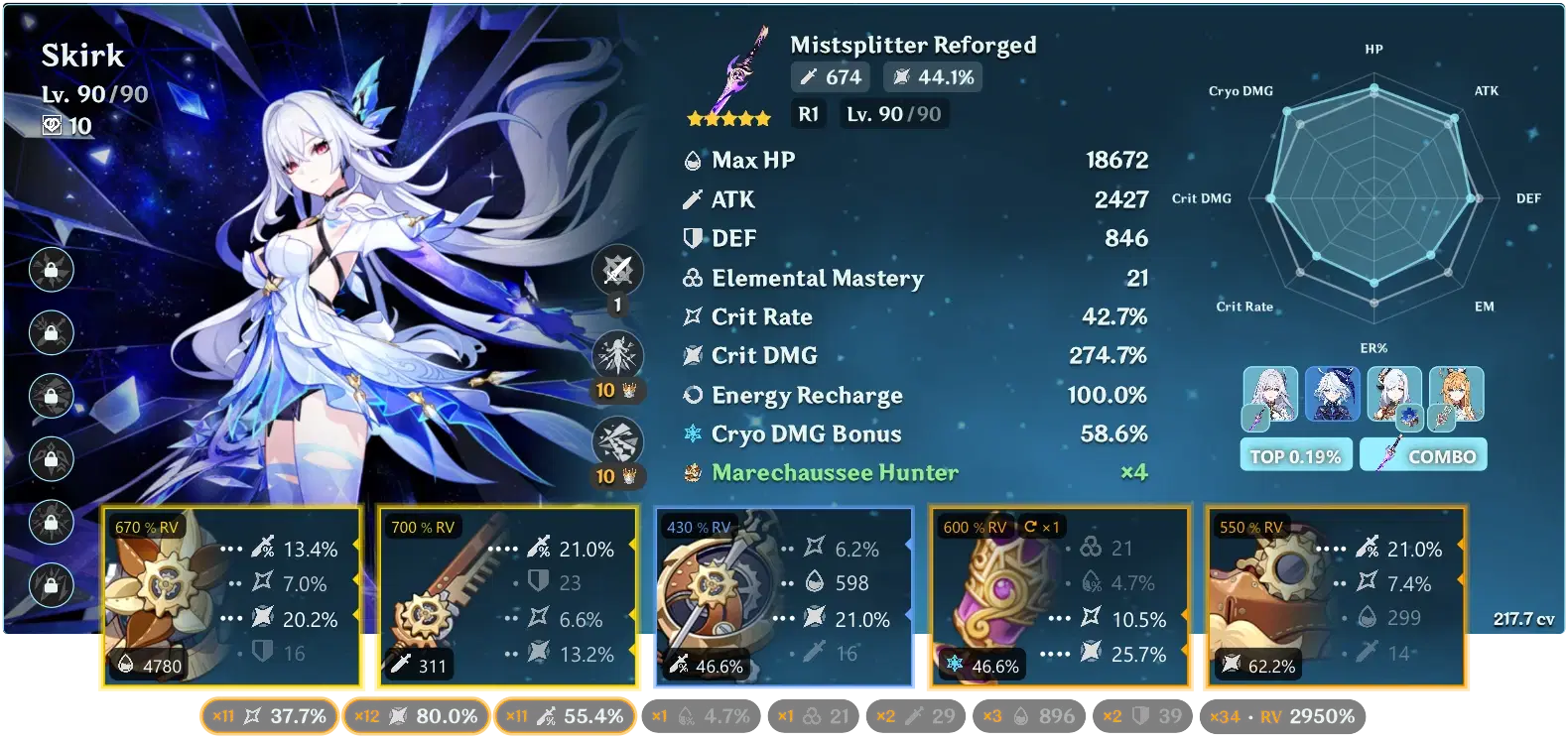Open the TOP 0.19% ranking

click(x=1296, y=454)
